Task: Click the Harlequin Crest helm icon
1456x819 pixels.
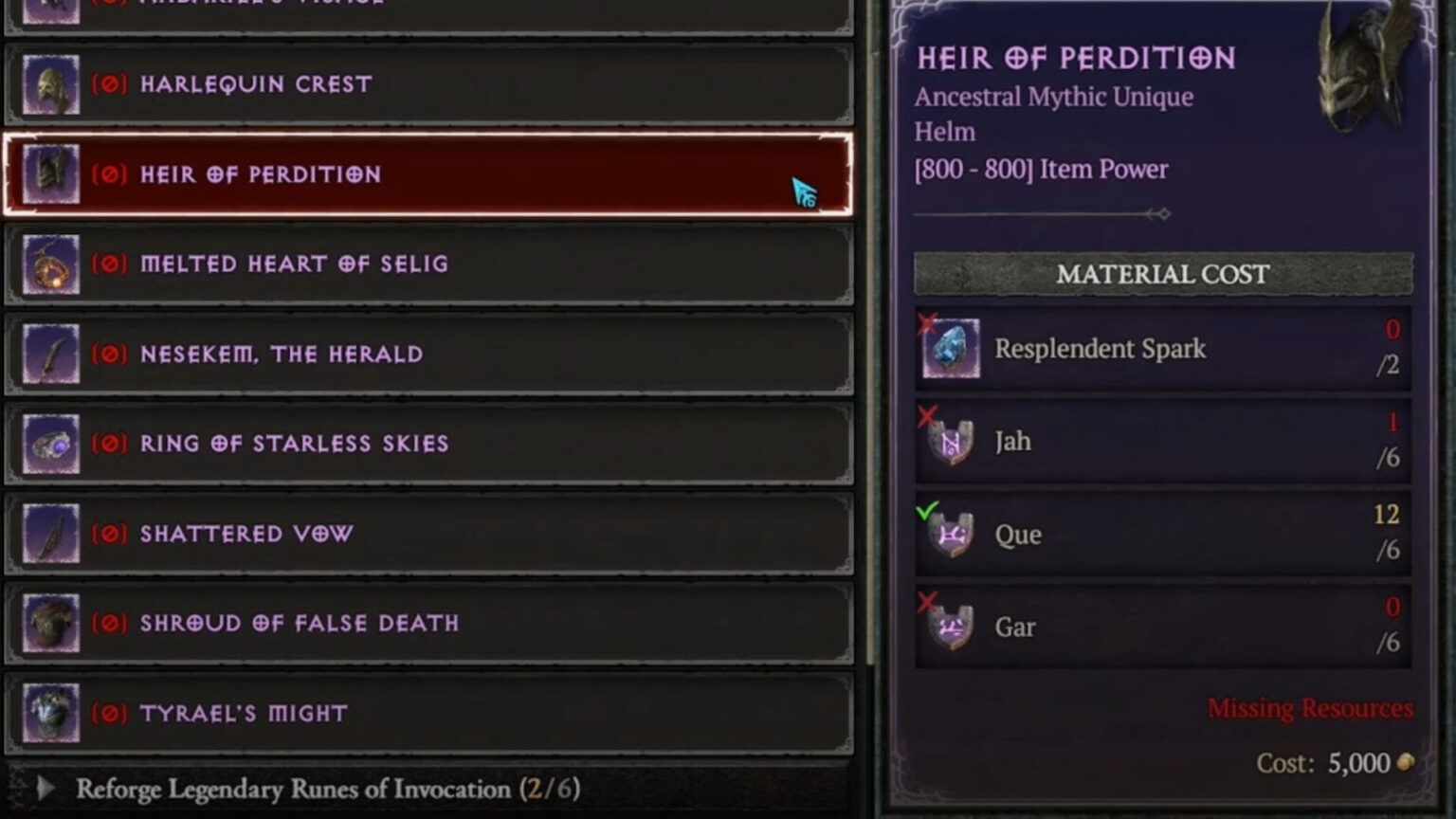Action: tap(49, 83)
